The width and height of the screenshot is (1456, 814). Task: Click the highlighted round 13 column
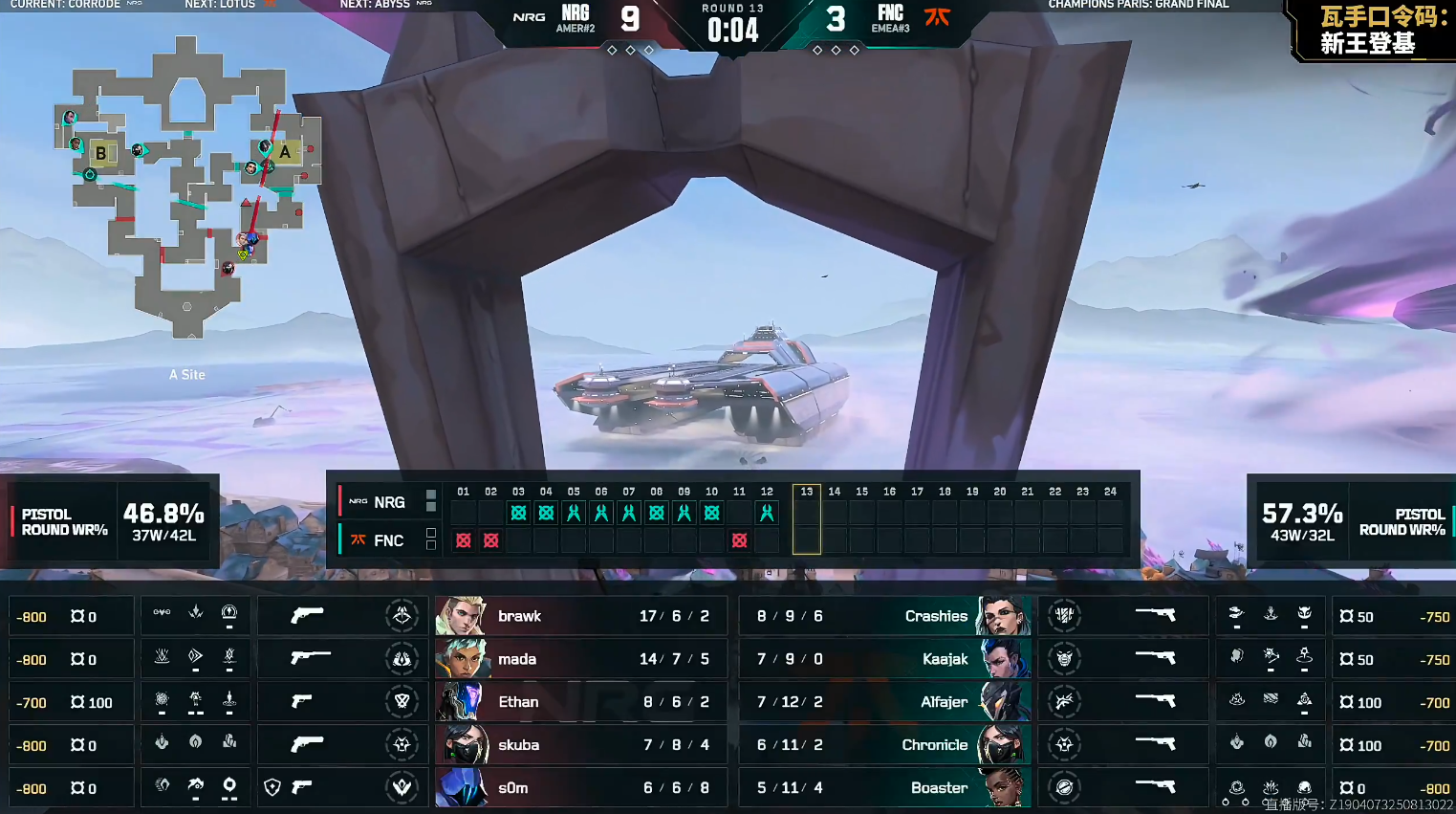tap(806, 519)
